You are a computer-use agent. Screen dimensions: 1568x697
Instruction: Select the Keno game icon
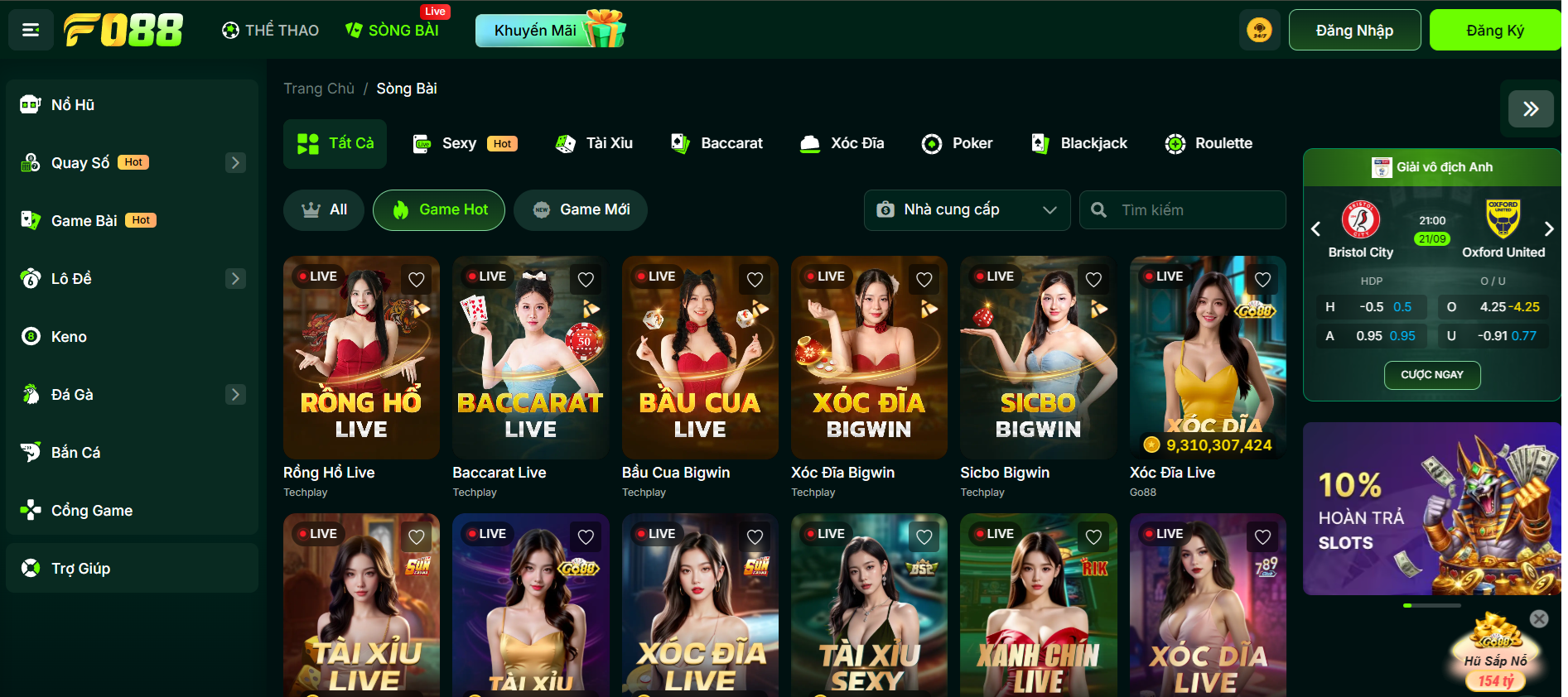[x=31, y=336]
